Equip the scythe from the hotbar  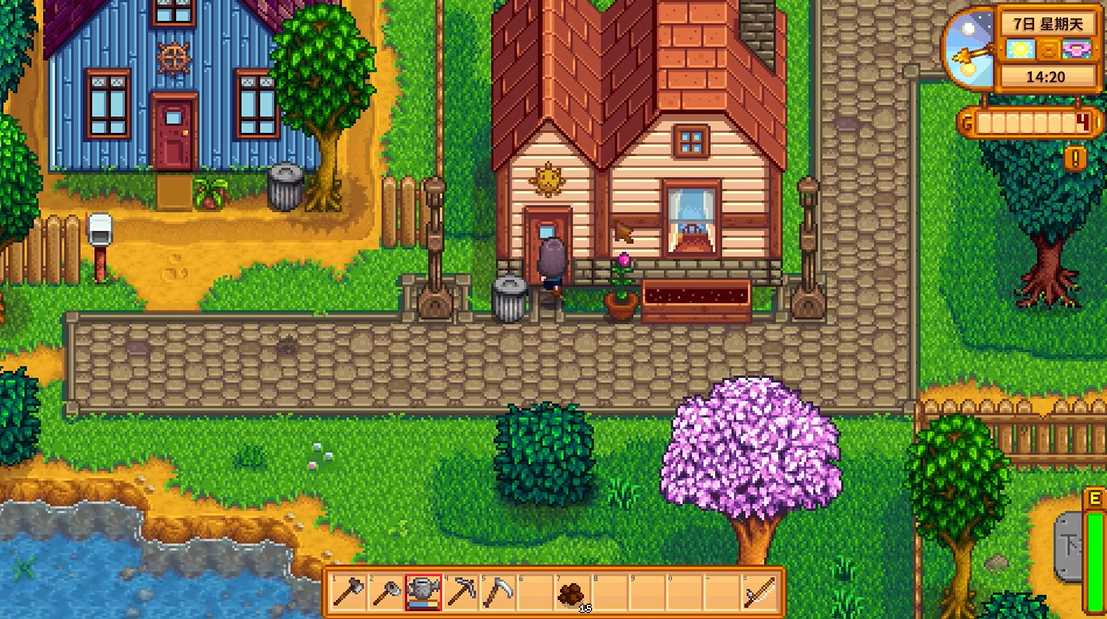point(498,593)
